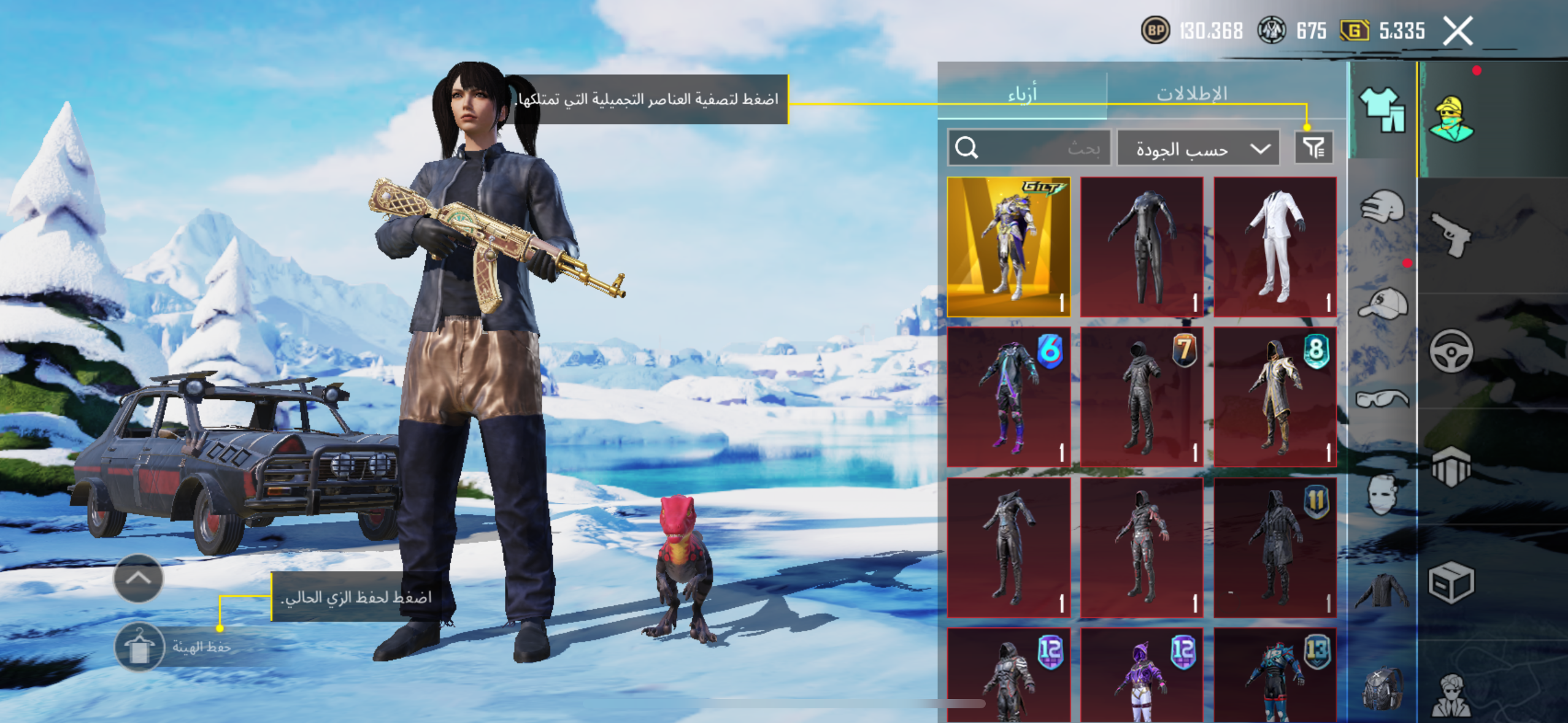This screenshot has width=1568, height=723.
Task: Open the steering wheel vehicles section
Action: pyautogui.click(x=1451, y=351)
